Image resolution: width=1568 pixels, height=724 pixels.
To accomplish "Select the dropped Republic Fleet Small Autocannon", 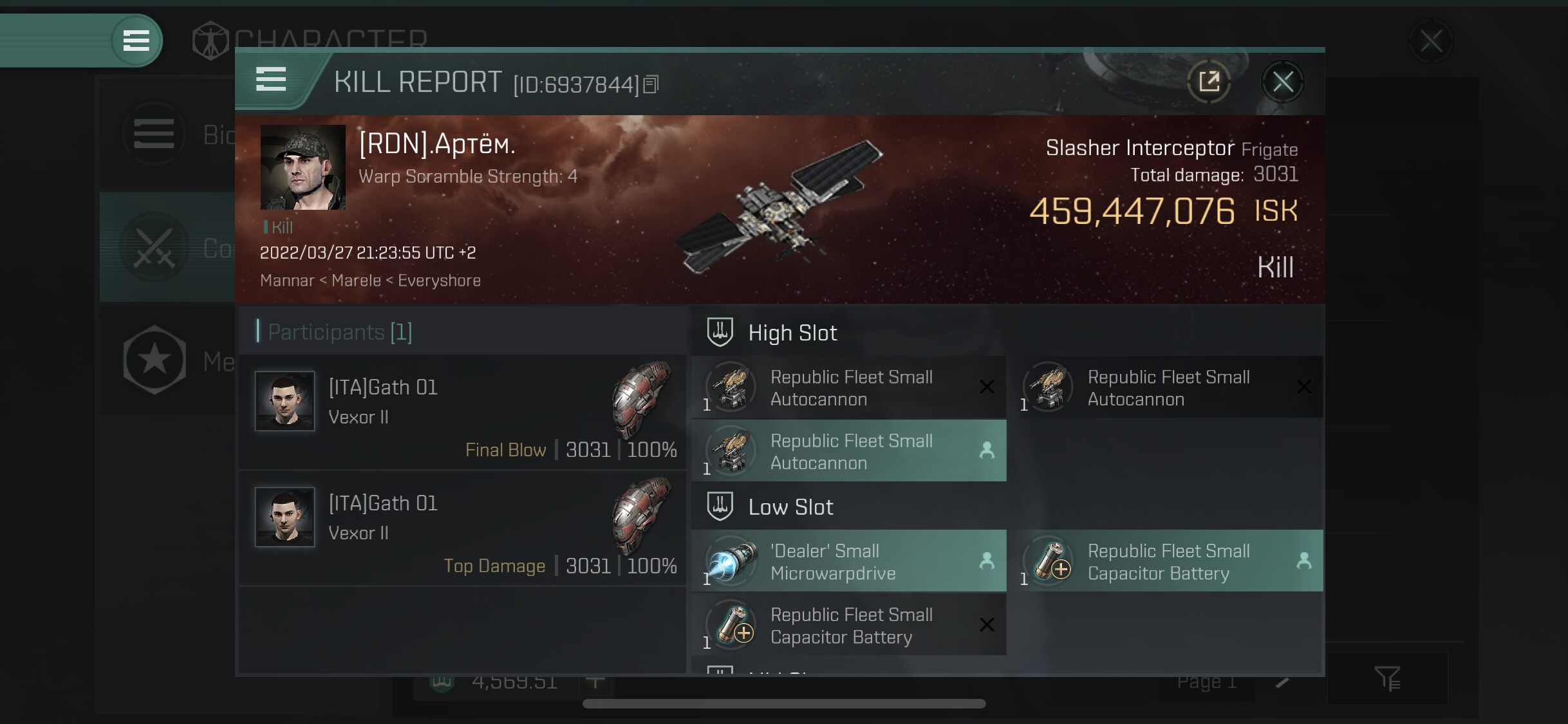I will pos(848,451).
